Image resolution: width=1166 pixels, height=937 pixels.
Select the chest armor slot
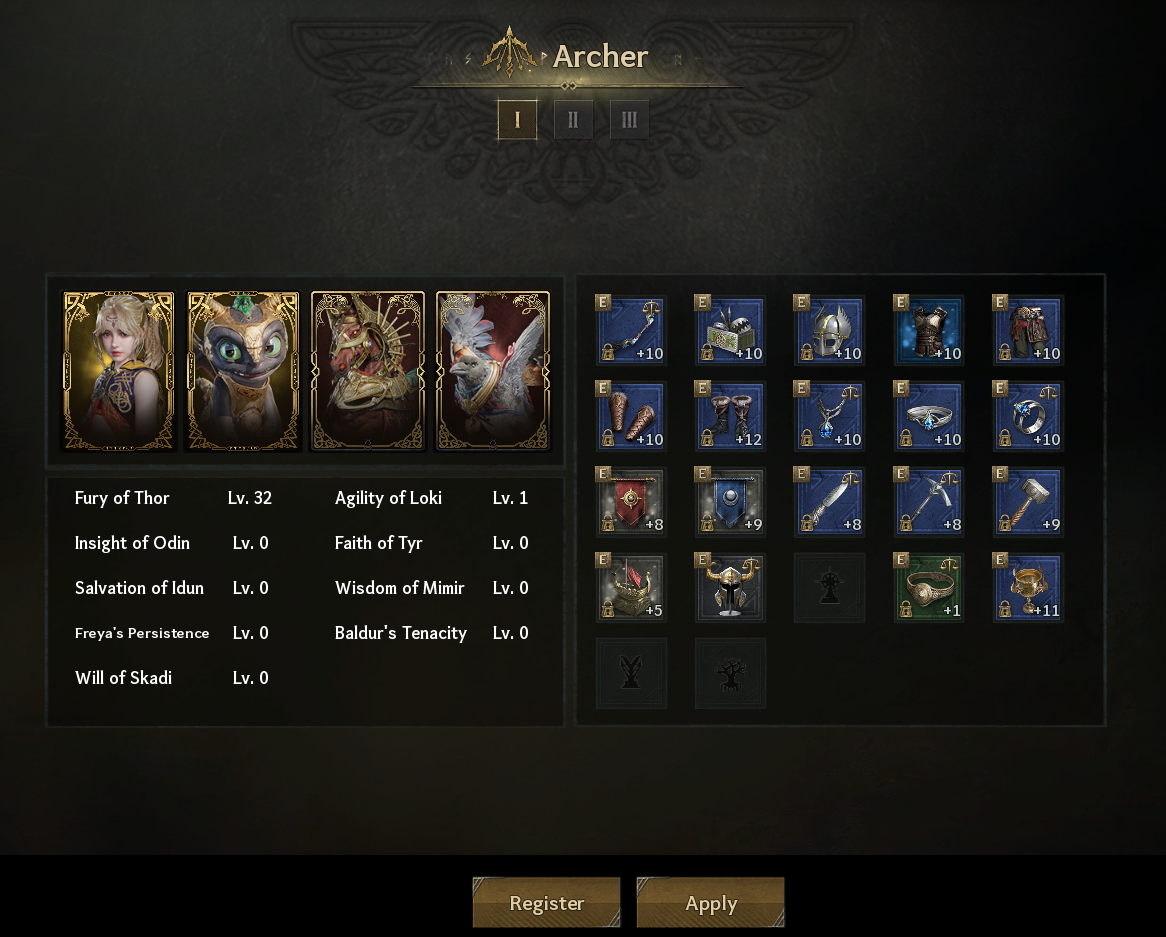[x=929, y=330]
